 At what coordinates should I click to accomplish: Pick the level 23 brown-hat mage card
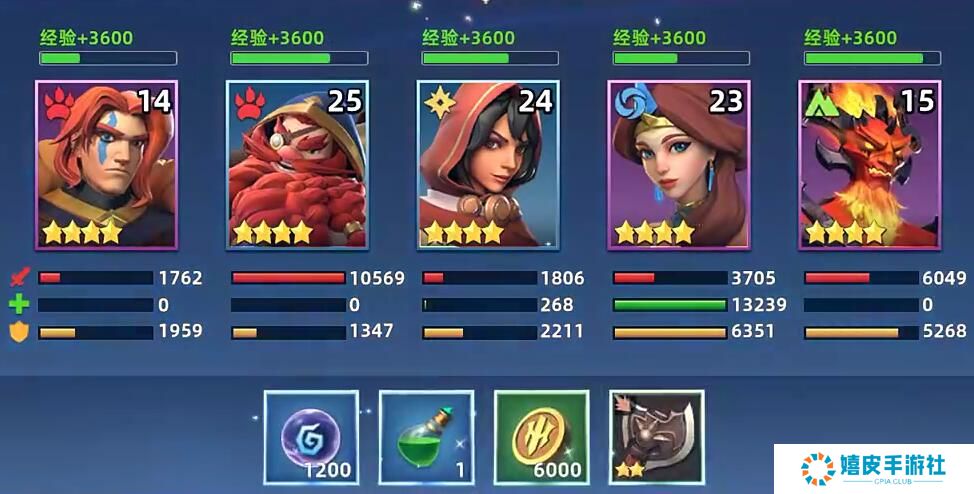(679, 165)
